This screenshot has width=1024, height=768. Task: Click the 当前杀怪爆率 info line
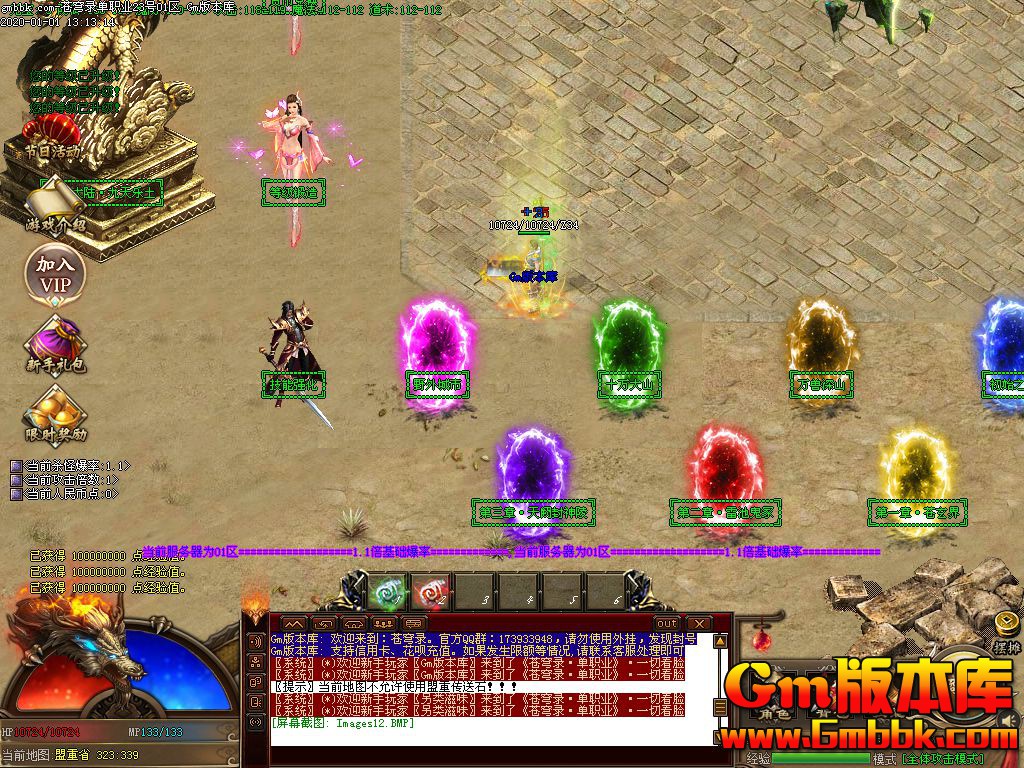pos(76,466)
